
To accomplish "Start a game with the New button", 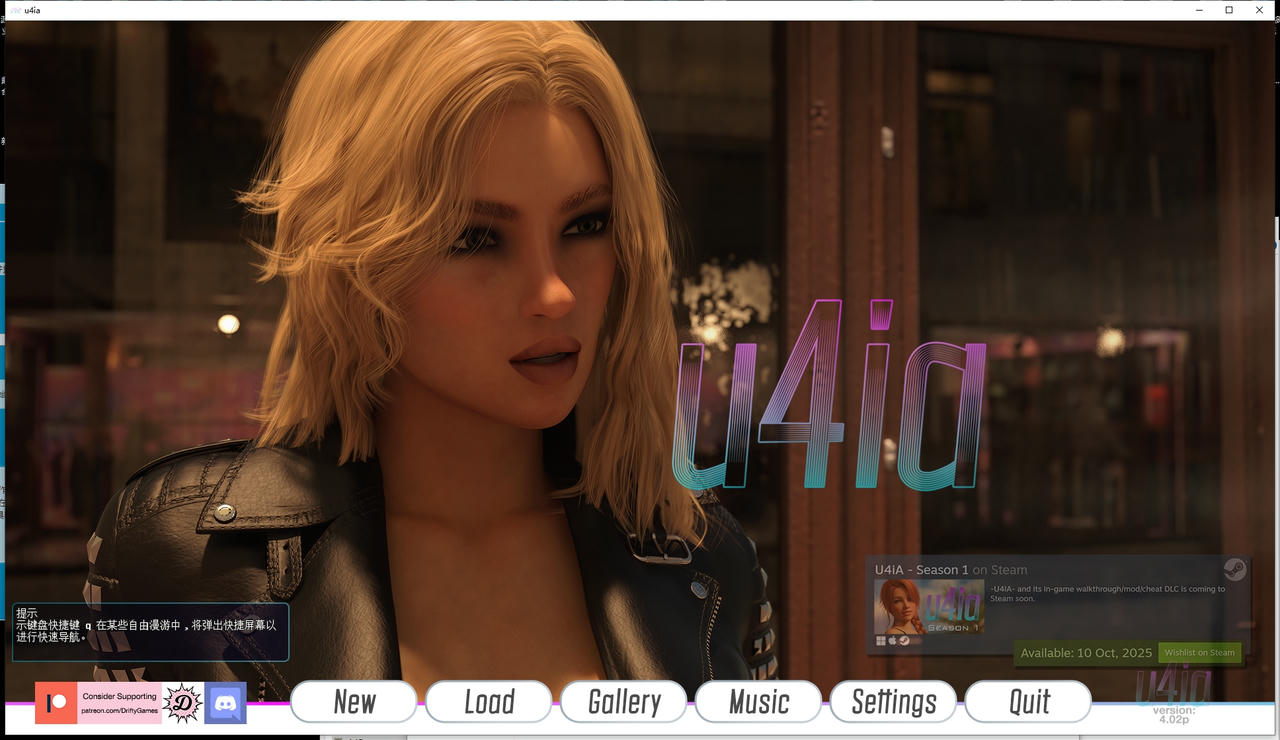I will [x=353, y=701].
